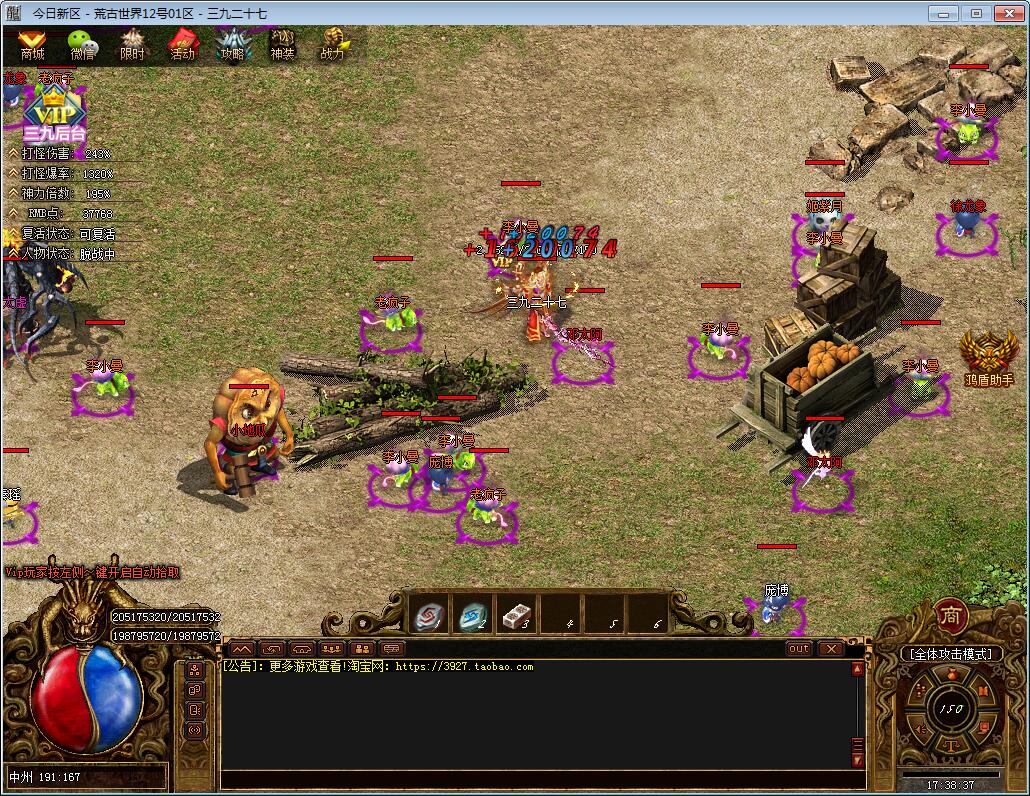
Task: Open the 神装 divine gear menu
Action: (x=282, y=44)
